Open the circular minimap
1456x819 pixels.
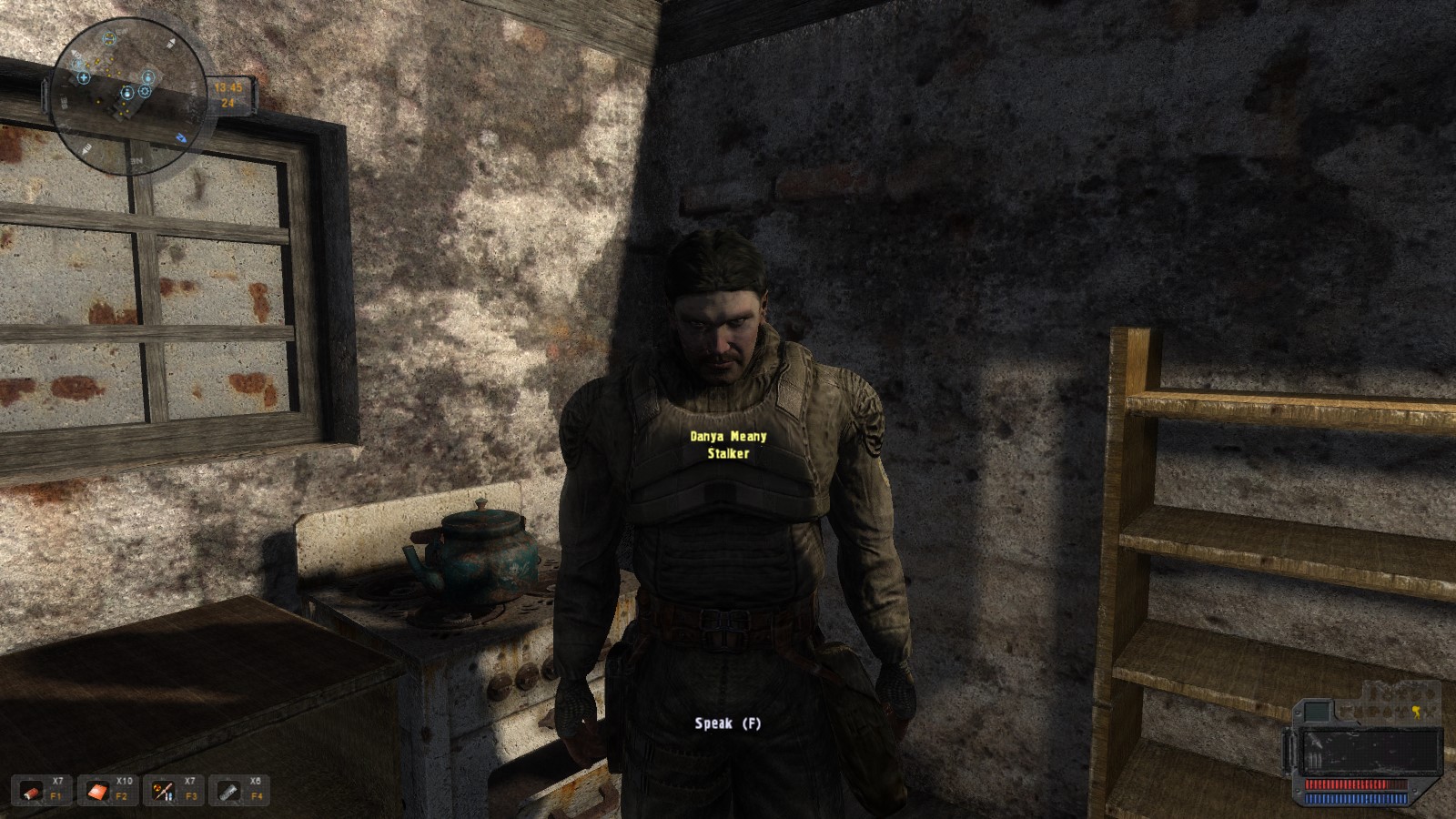coord(127,97)
